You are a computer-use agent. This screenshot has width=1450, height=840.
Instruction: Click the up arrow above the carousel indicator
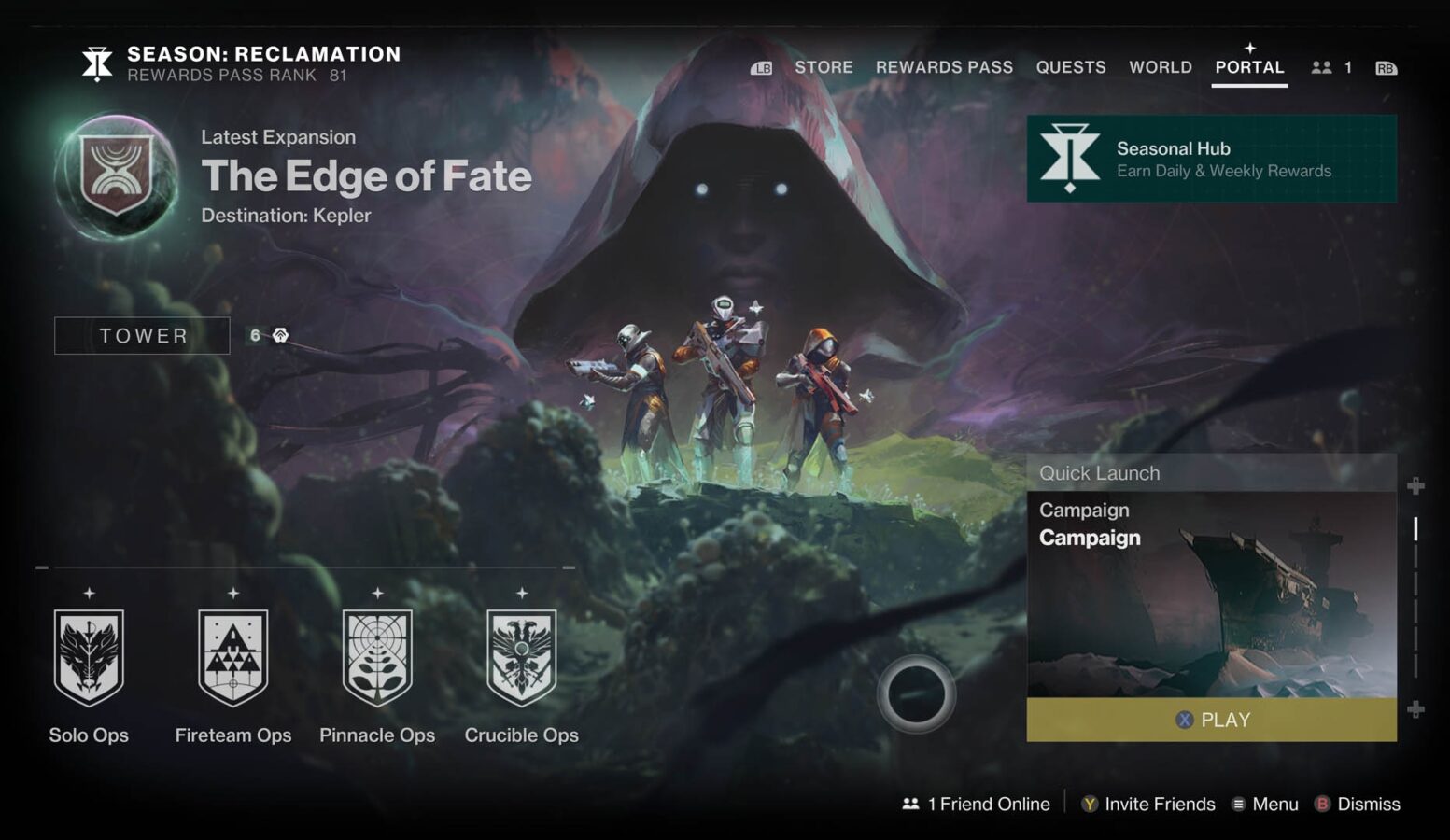[1416, 486]
